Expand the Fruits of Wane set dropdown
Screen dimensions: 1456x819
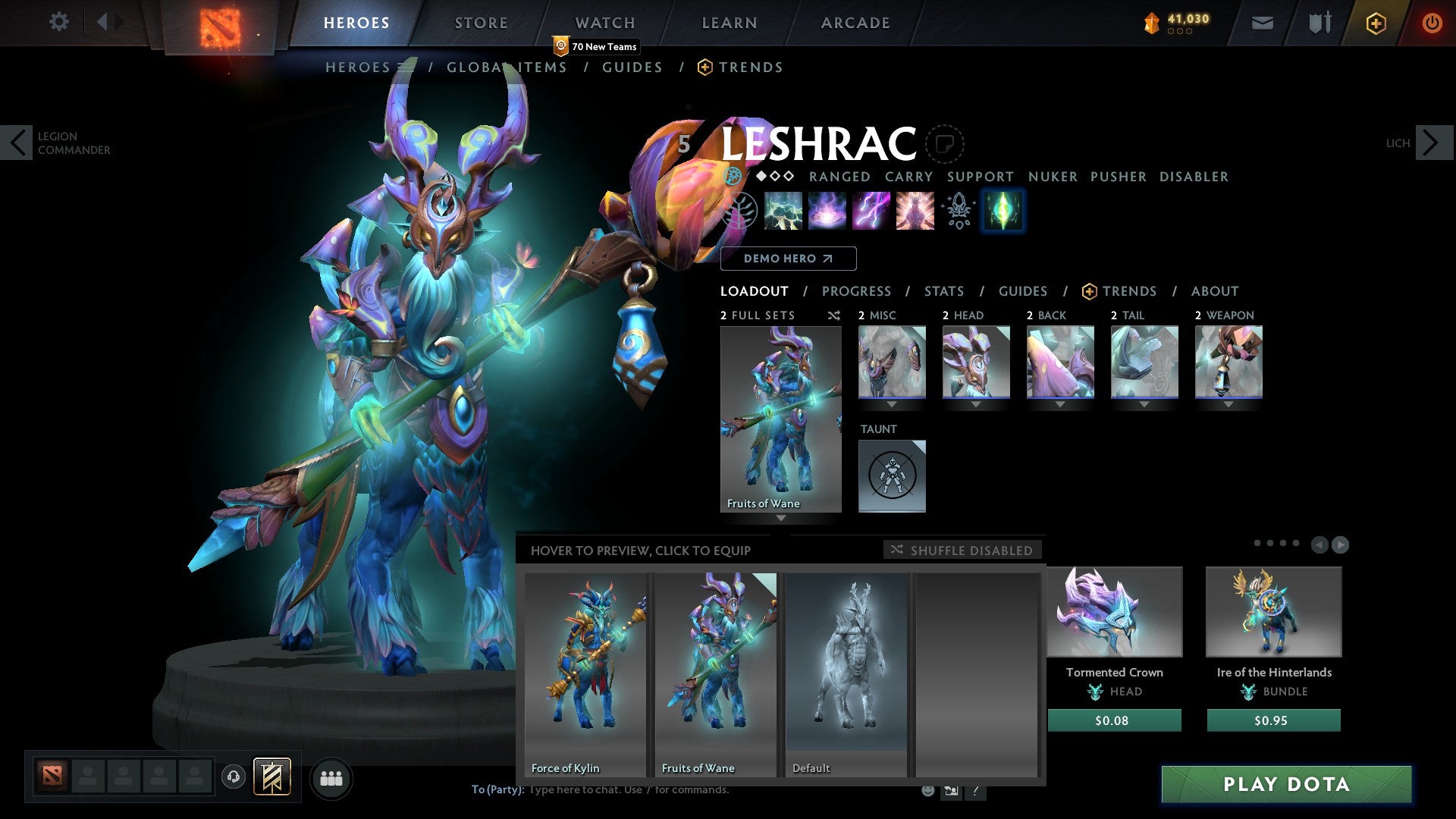[781, 519]
